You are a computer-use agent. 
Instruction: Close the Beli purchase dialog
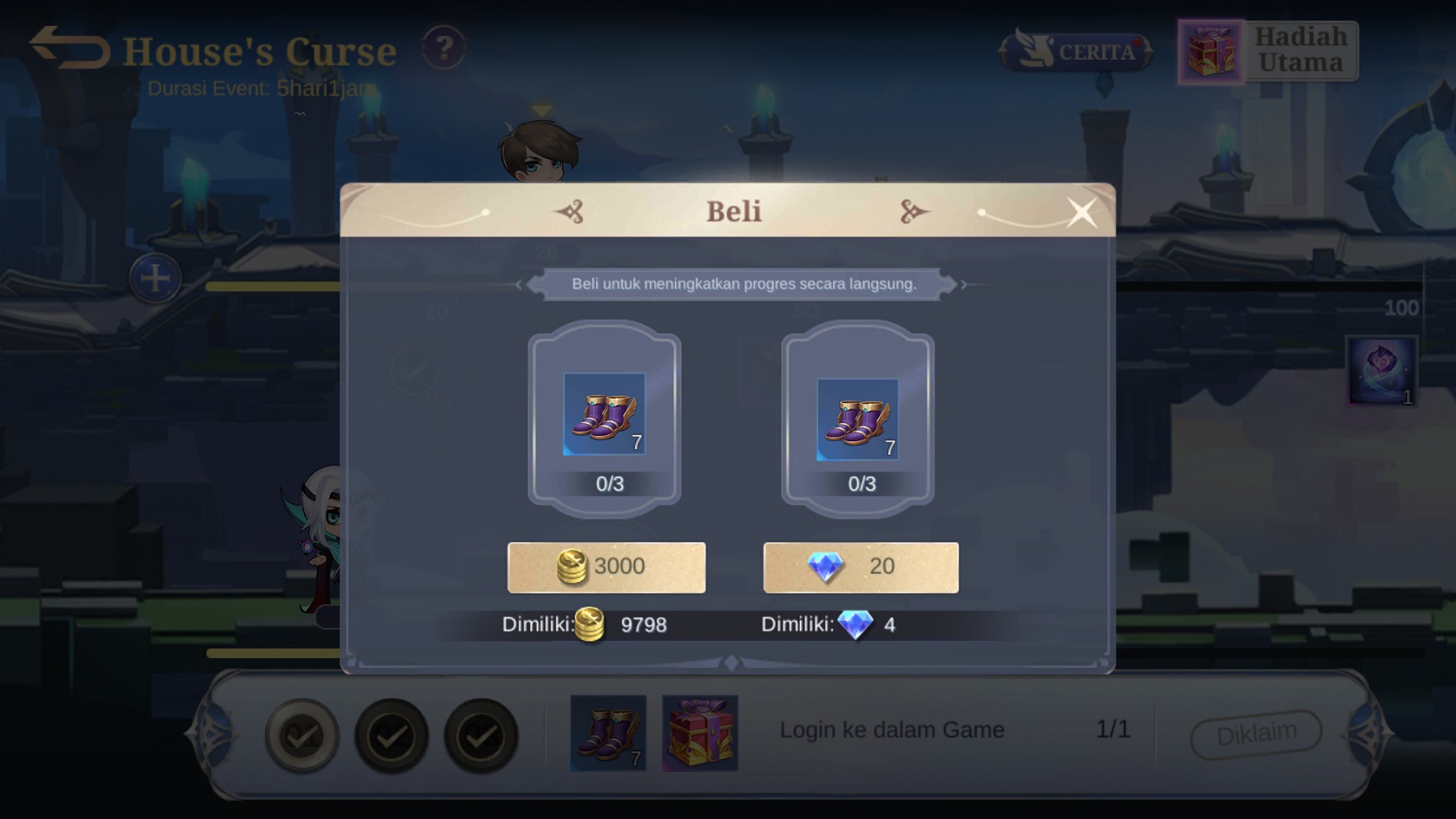tap(1082, 212)
